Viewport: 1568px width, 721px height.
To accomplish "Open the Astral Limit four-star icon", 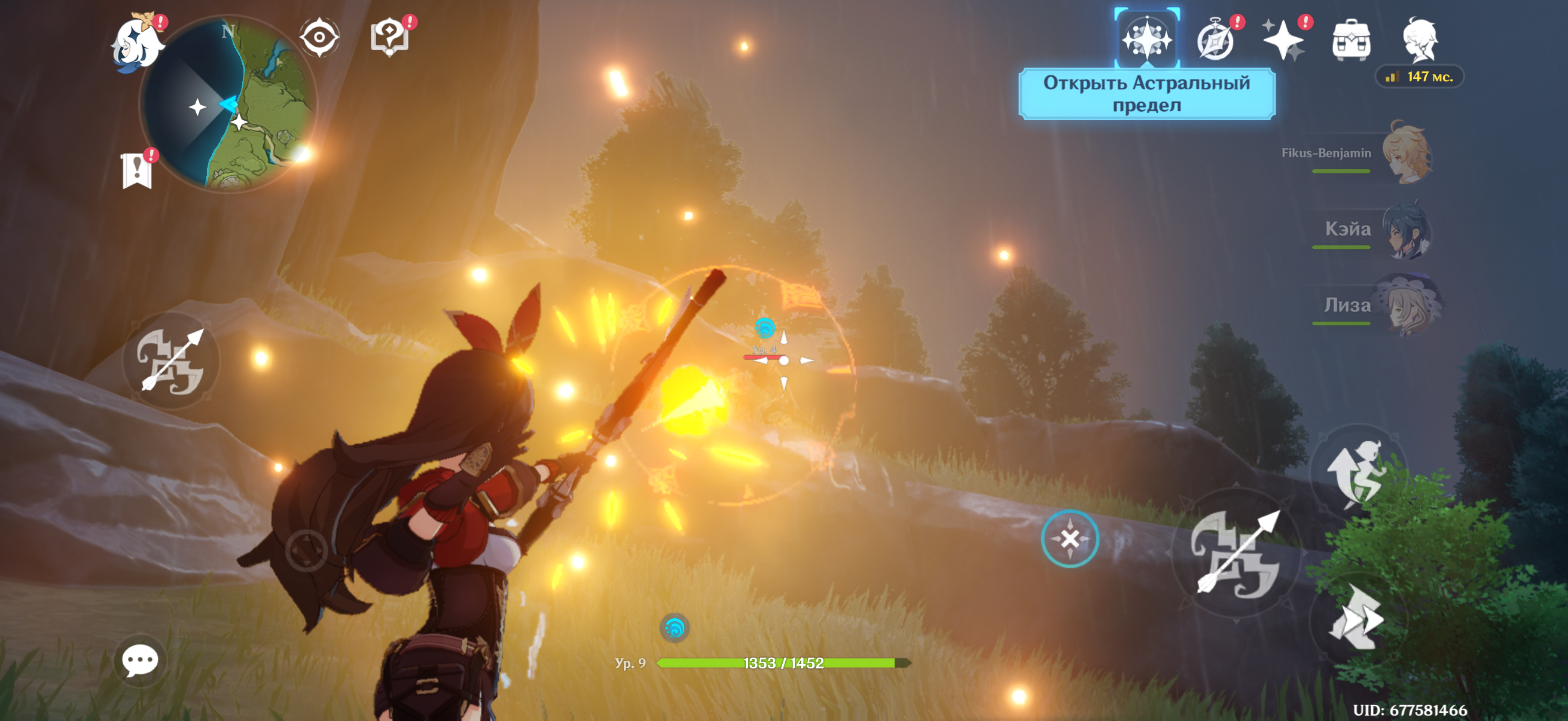I will (1148, 39).
